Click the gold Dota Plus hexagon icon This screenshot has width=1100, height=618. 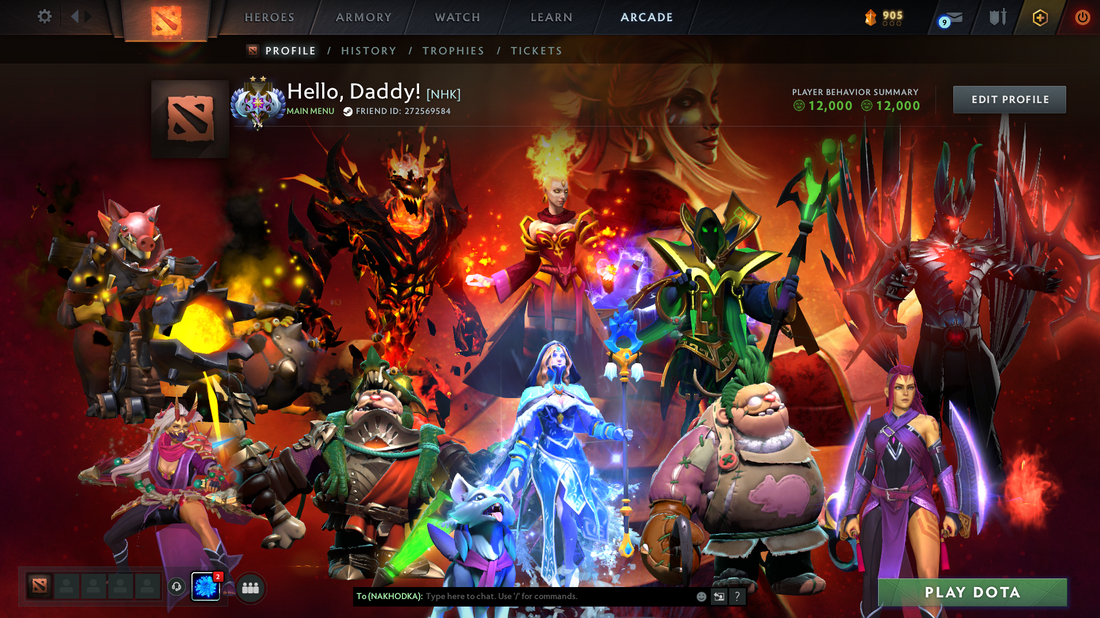click(x=1040, y=18)
